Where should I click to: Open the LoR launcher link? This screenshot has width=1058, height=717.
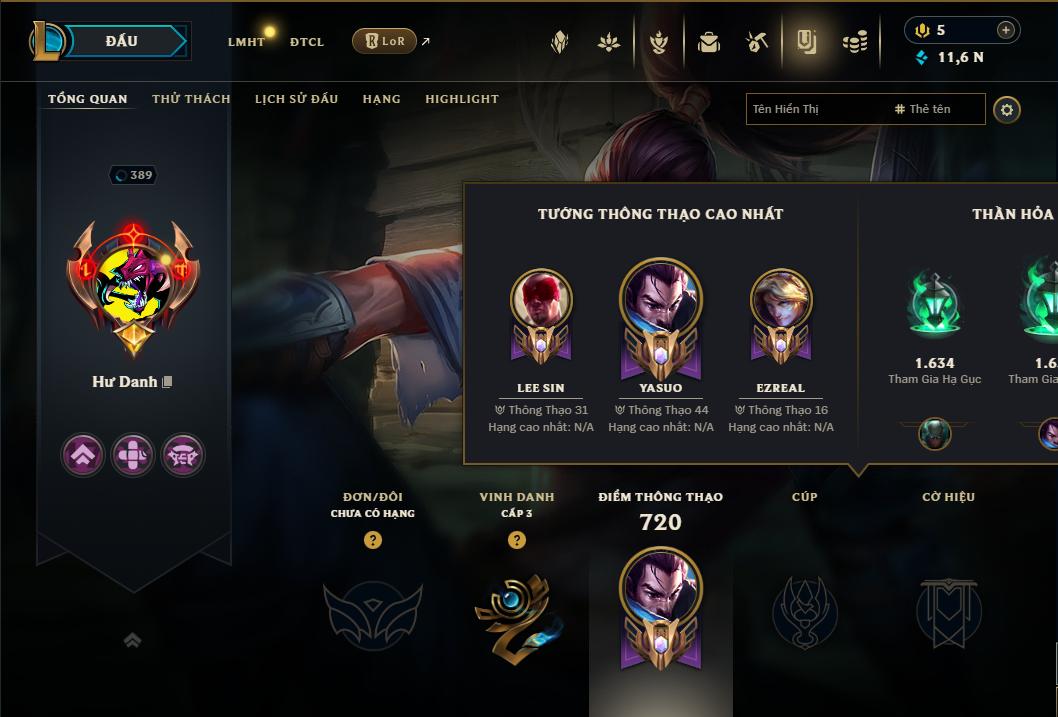click(x=385, y=41)
